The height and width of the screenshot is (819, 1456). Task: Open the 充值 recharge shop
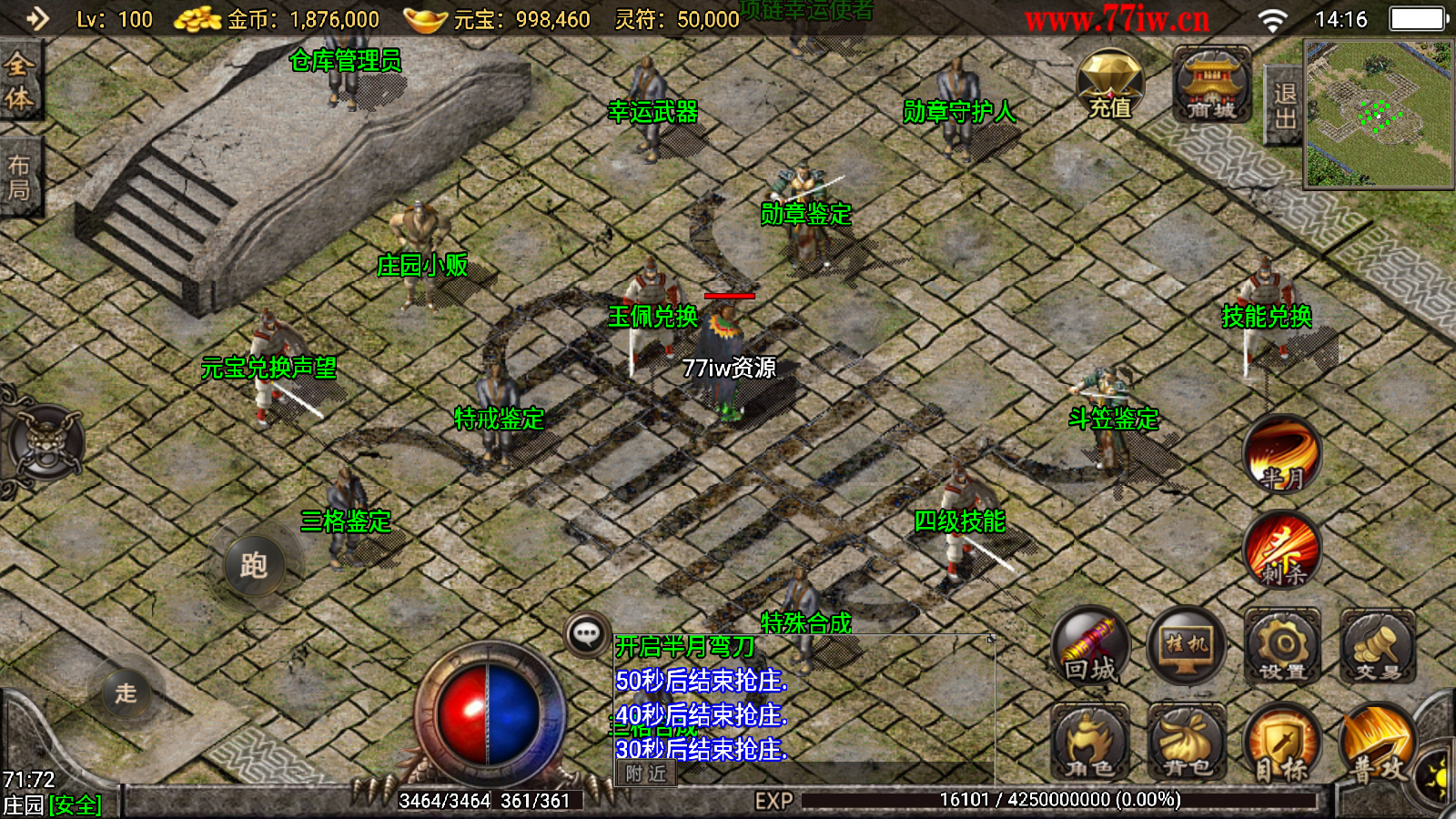click(1109, 86)
